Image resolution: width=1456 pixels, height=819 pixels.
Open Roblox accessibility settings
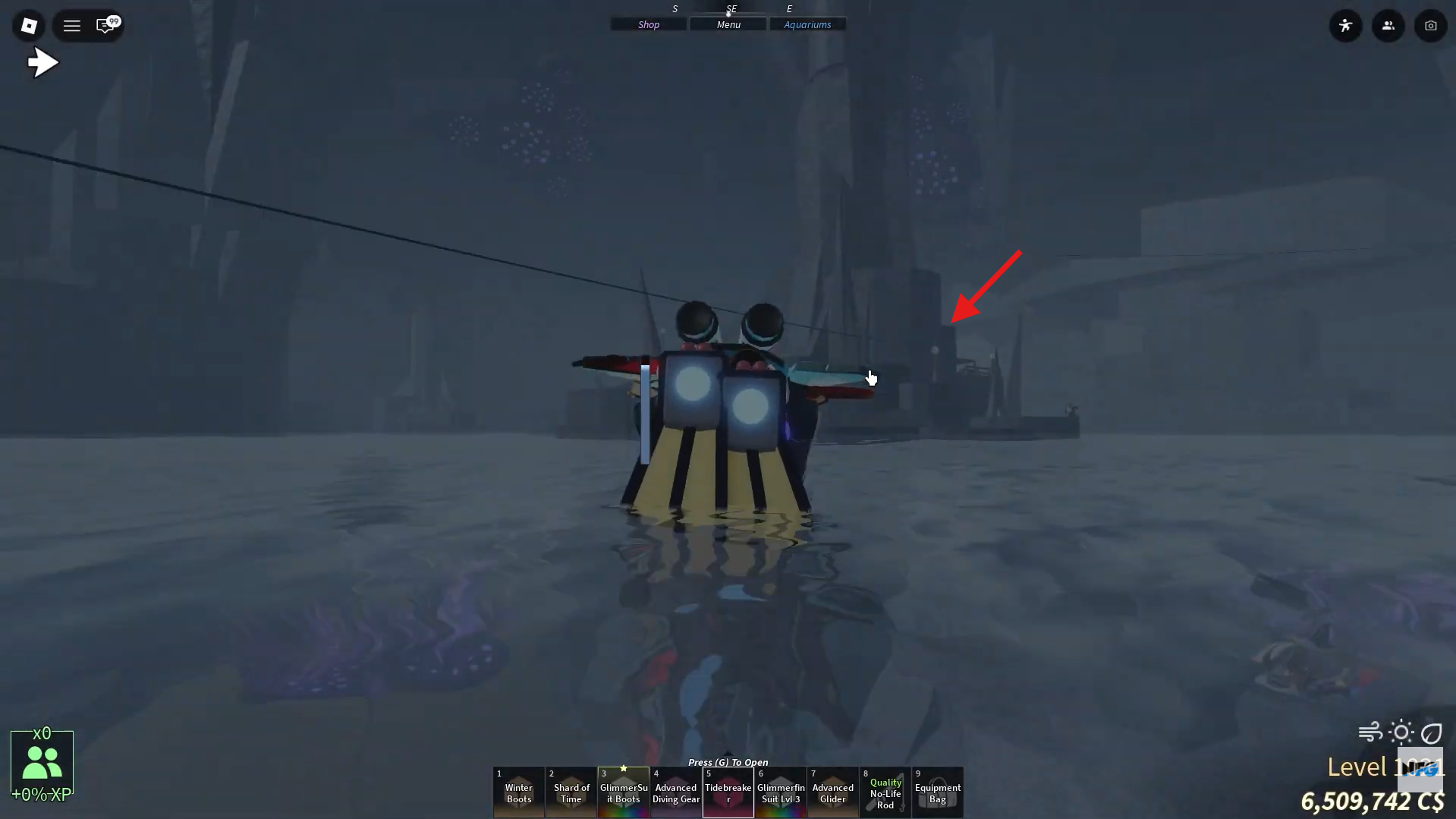tap(1345, 25)
